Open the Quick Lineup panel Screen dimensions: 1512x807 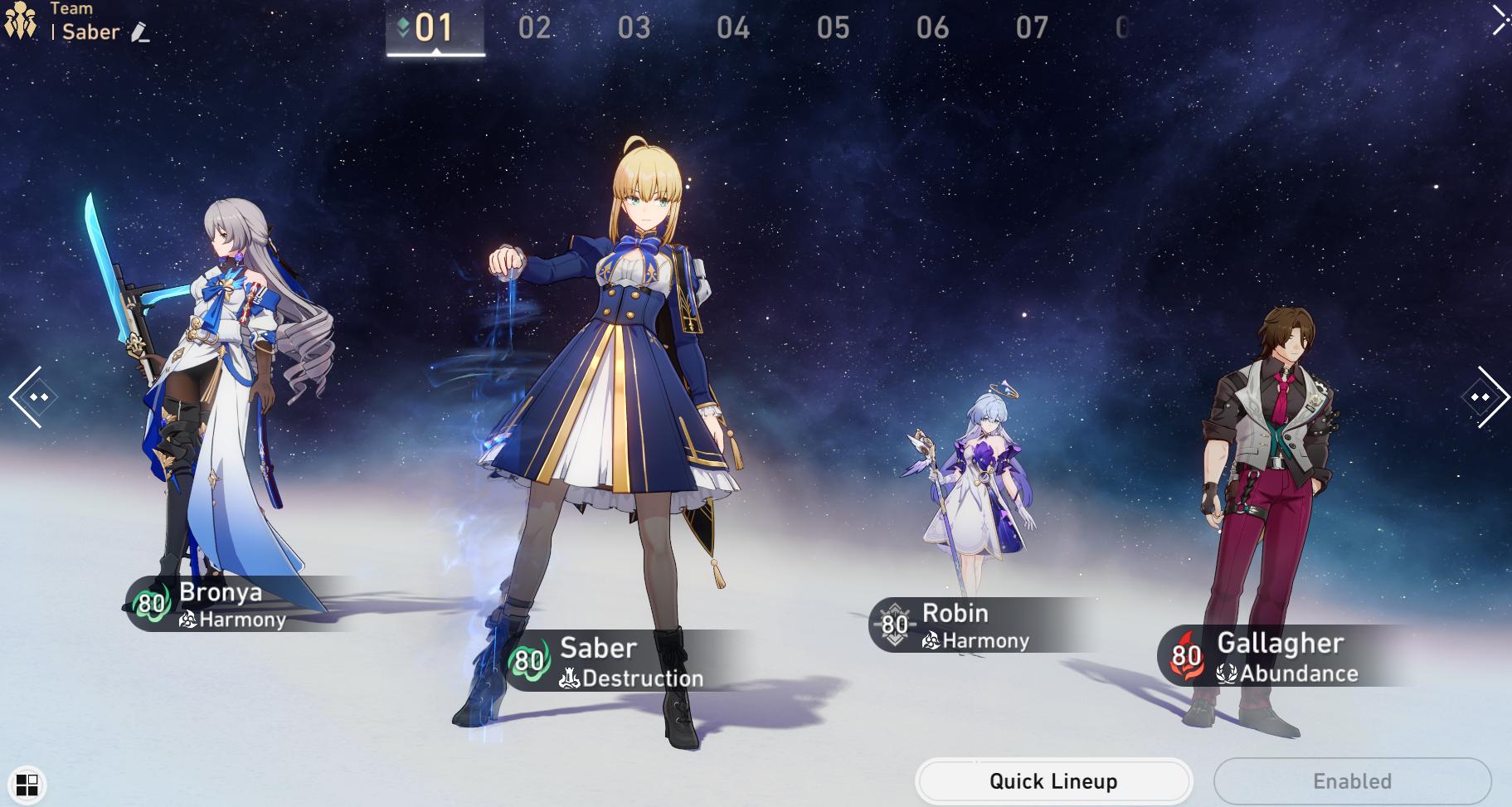click(1053, 781)
